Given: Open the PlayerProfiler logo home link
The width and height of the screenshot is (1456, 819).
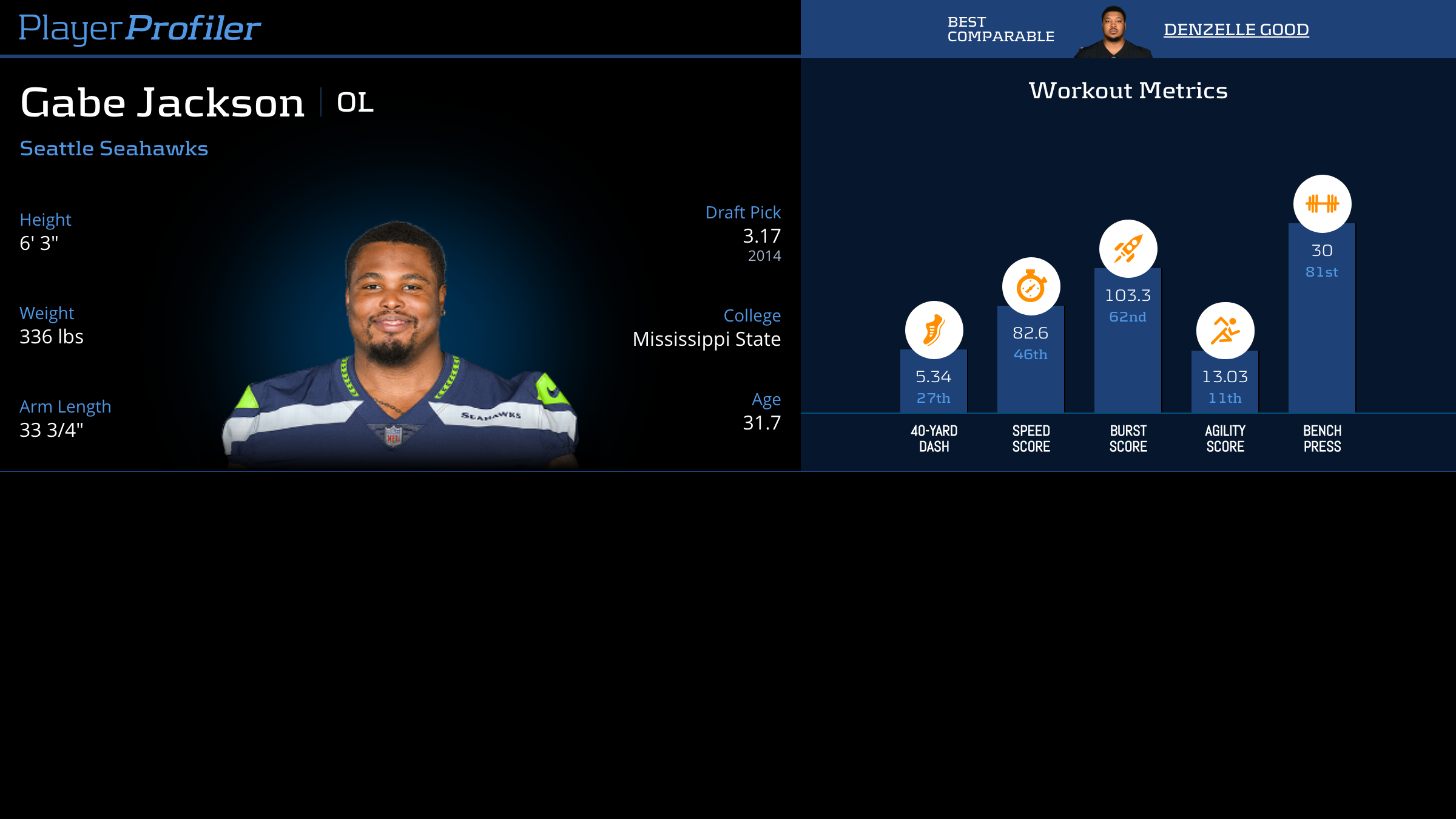Looking at the screenshot, I should coord(140,28).
